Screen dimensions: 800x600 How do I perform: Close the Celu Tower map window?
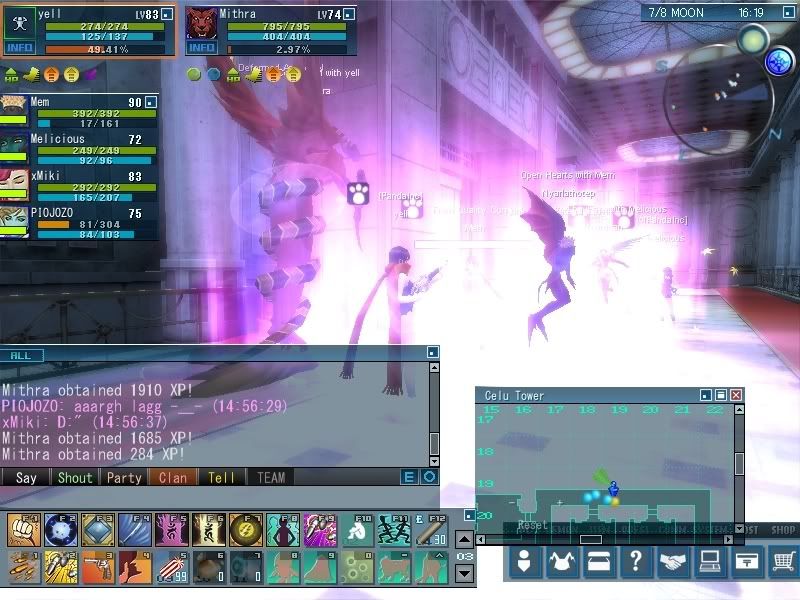(x=736, y=395)
